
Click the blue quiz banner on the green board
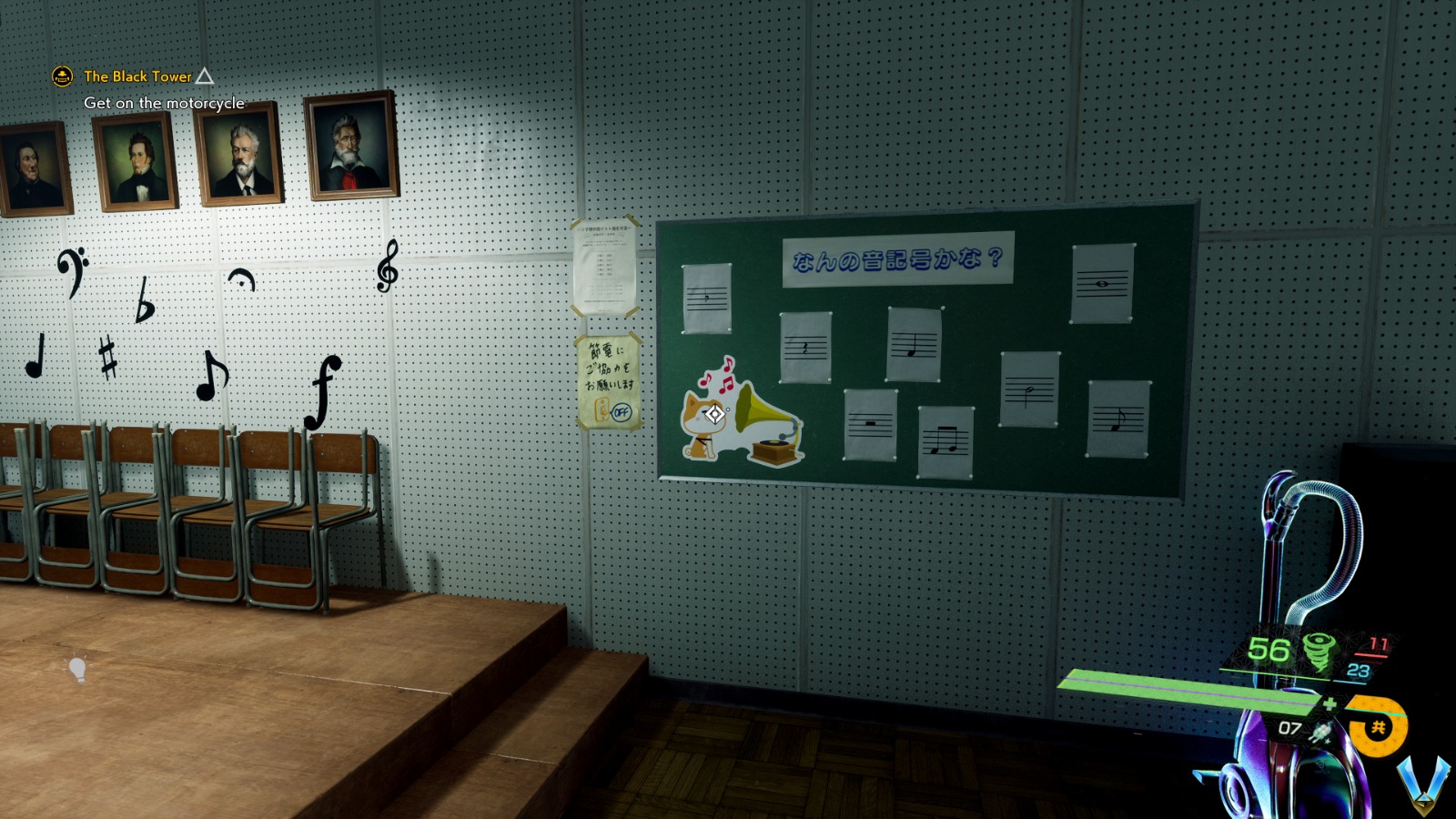coord(895,259)
